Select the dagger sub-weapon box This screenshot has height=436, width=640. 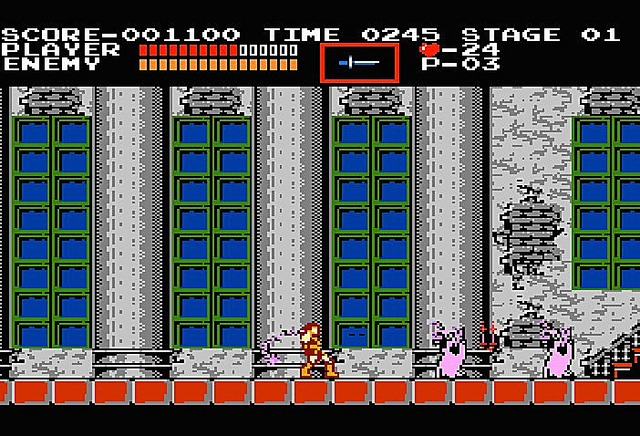tap(359, 63)
